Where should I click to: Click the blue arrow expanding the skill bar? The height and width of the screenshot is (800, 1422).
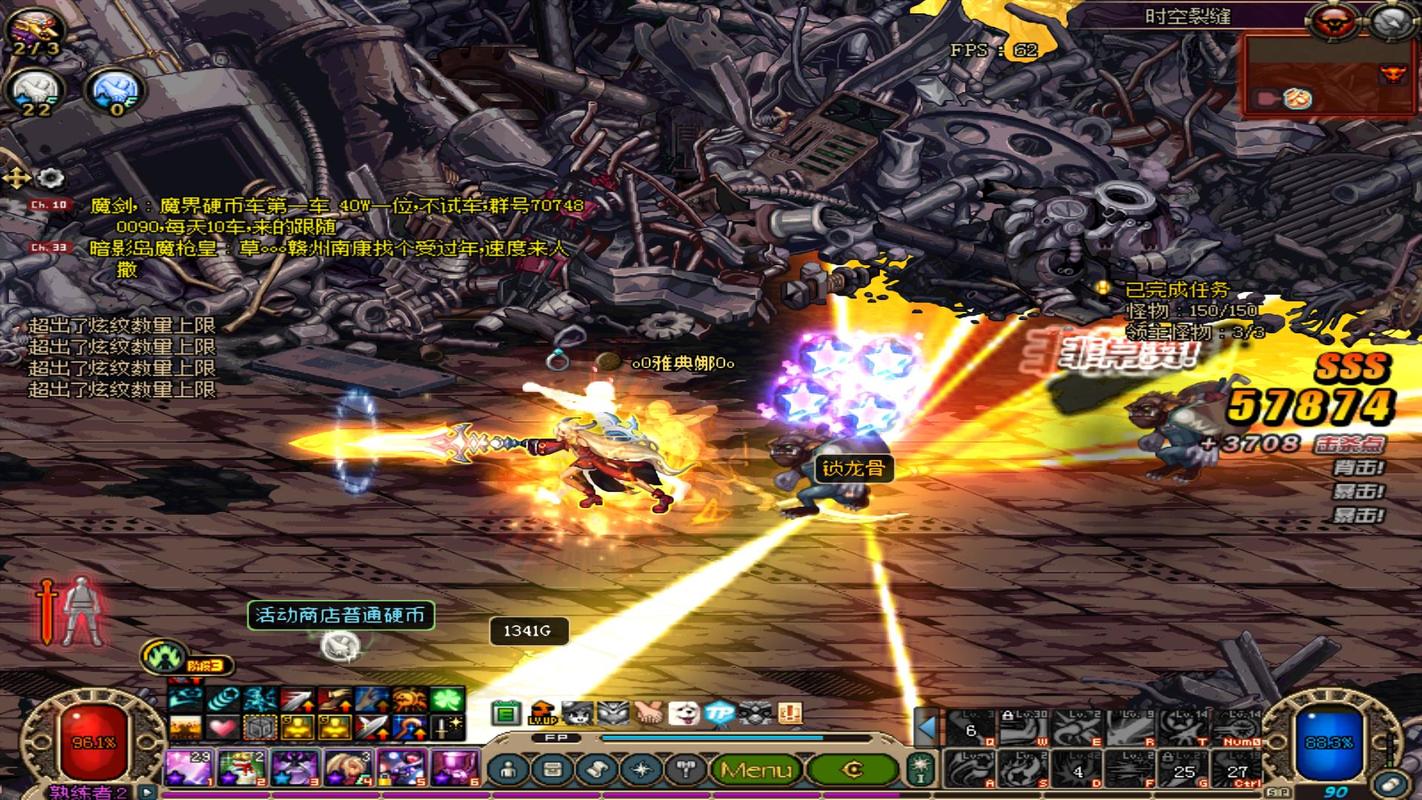pos(927,727)
